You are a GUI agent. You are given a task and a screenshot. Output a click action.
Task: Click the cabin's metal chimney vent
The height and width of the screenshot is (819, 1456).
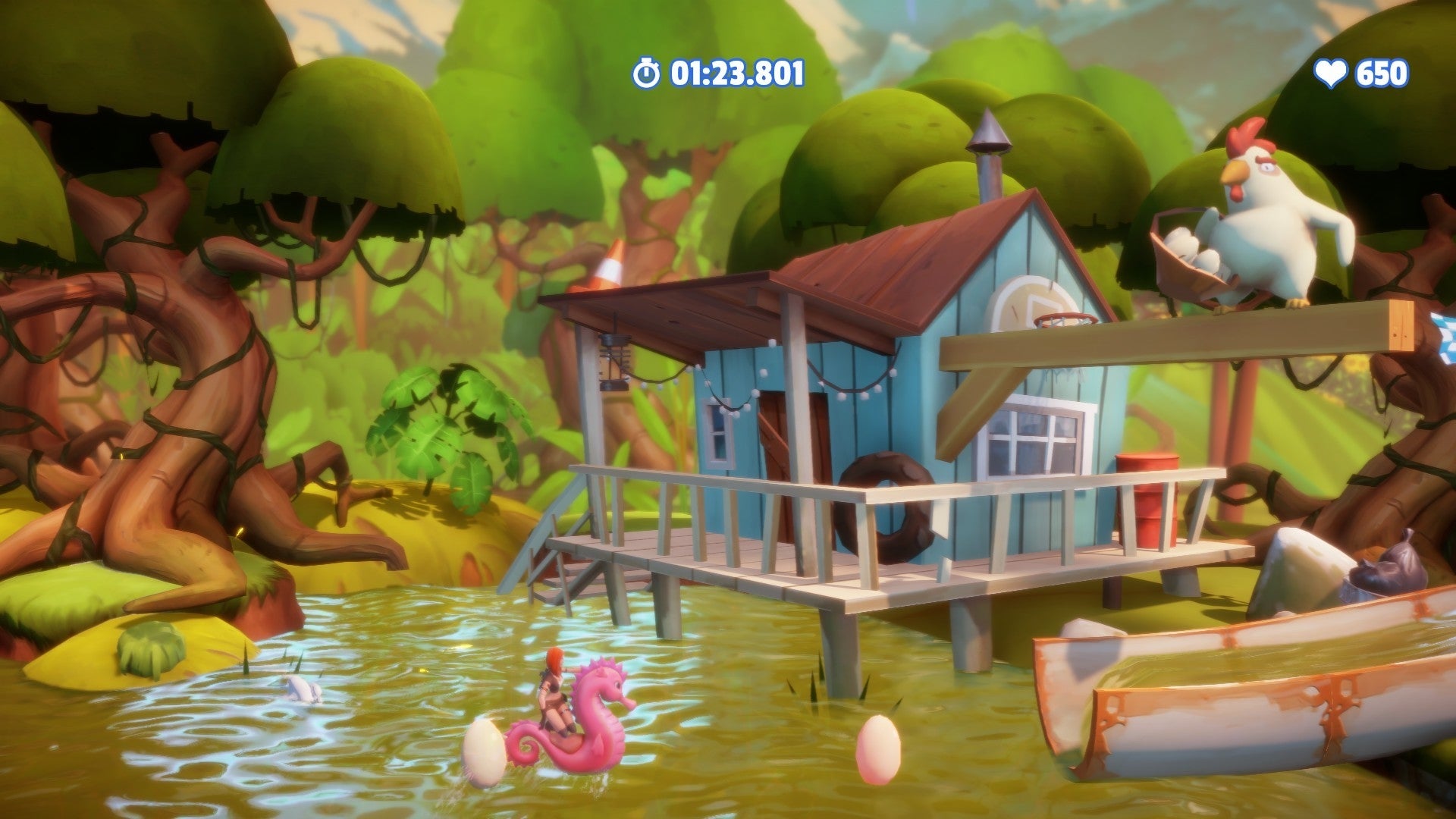[987, 152]
